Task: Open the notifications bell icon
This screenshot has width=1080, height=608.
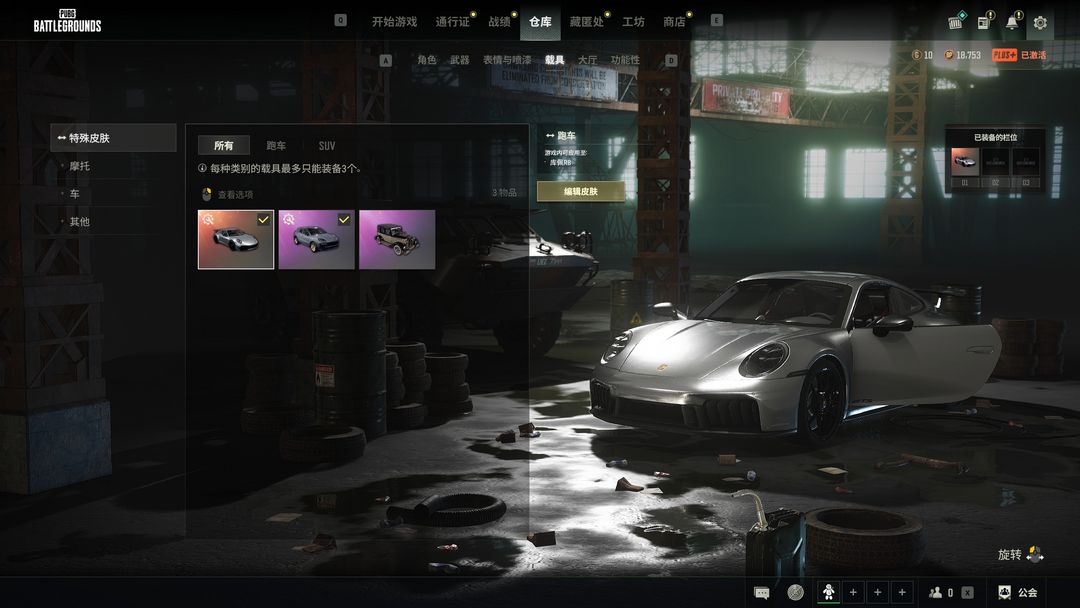Action: (x=1012, y=22)
